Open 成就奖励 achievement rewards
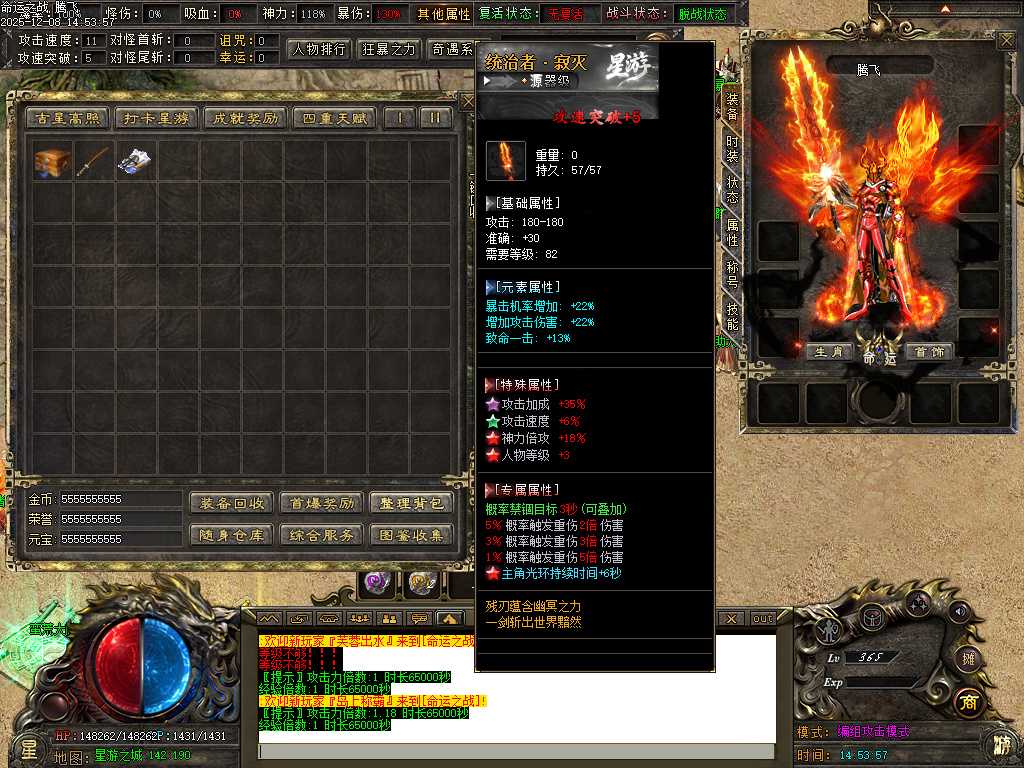 [x=243, y=118]
